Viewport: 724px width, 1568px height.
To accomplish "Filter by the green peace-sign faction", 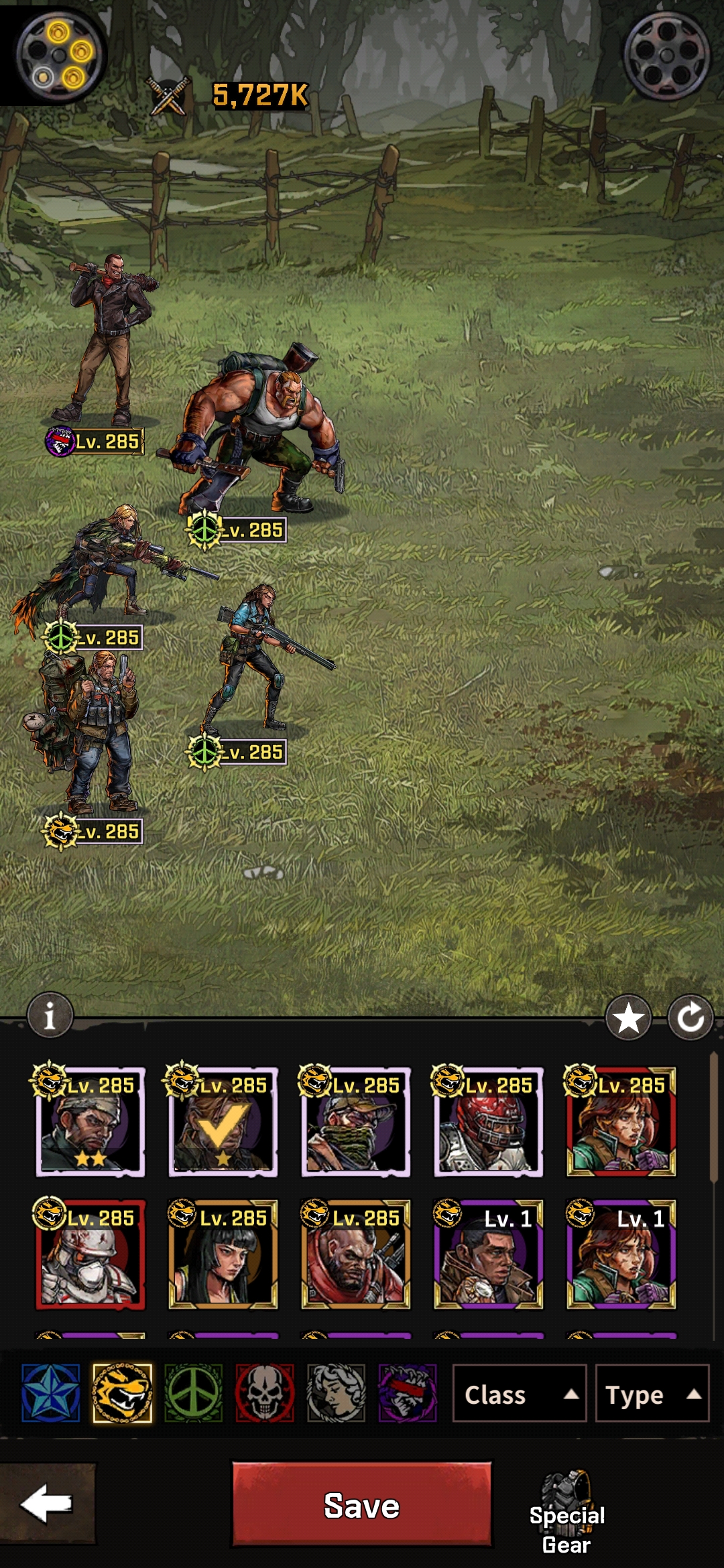I will (x=194, y=1394).
